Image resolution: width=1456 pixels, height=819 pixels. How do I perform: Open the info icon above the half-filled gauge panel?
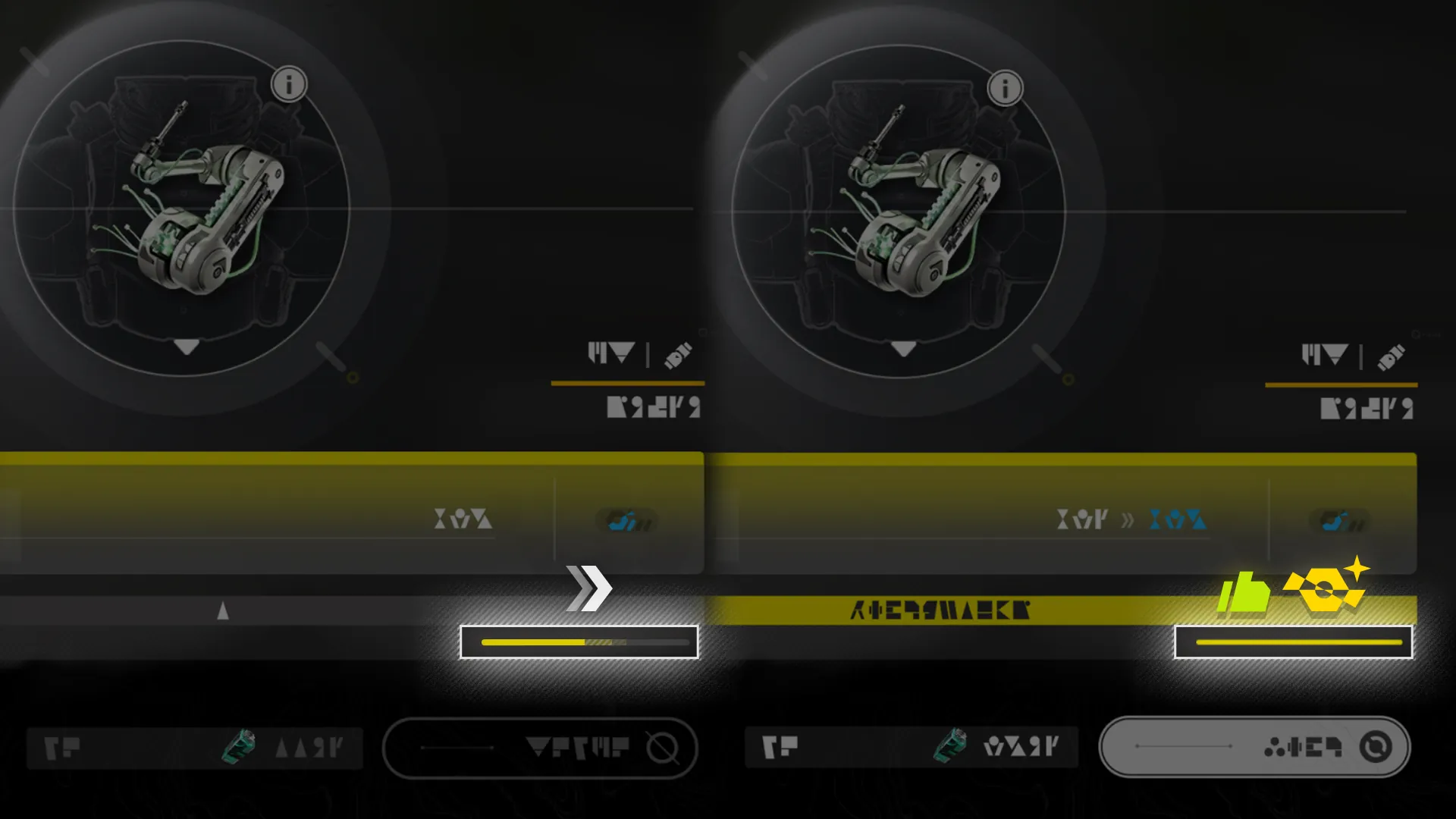click(289, 84)
